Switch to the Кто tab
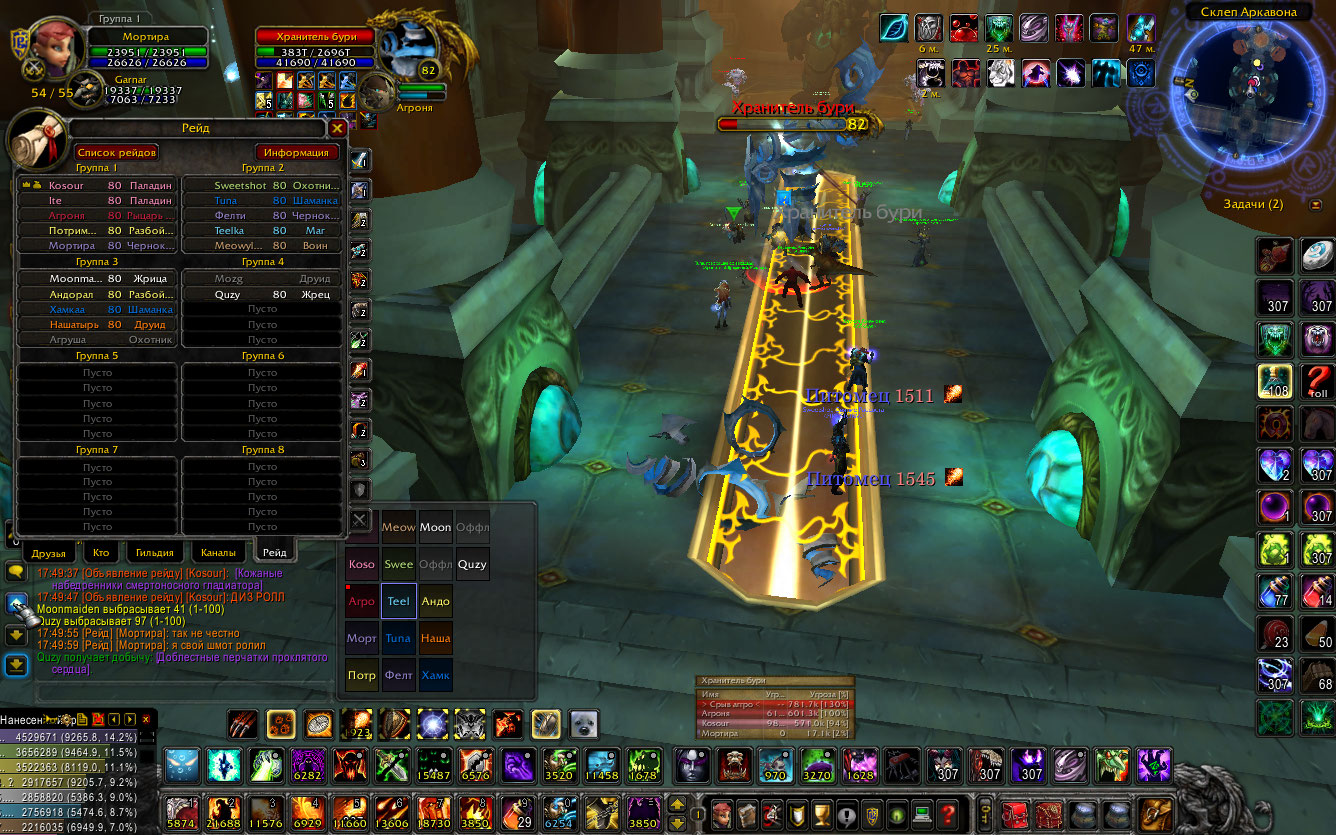 click(x=101, y=552)
